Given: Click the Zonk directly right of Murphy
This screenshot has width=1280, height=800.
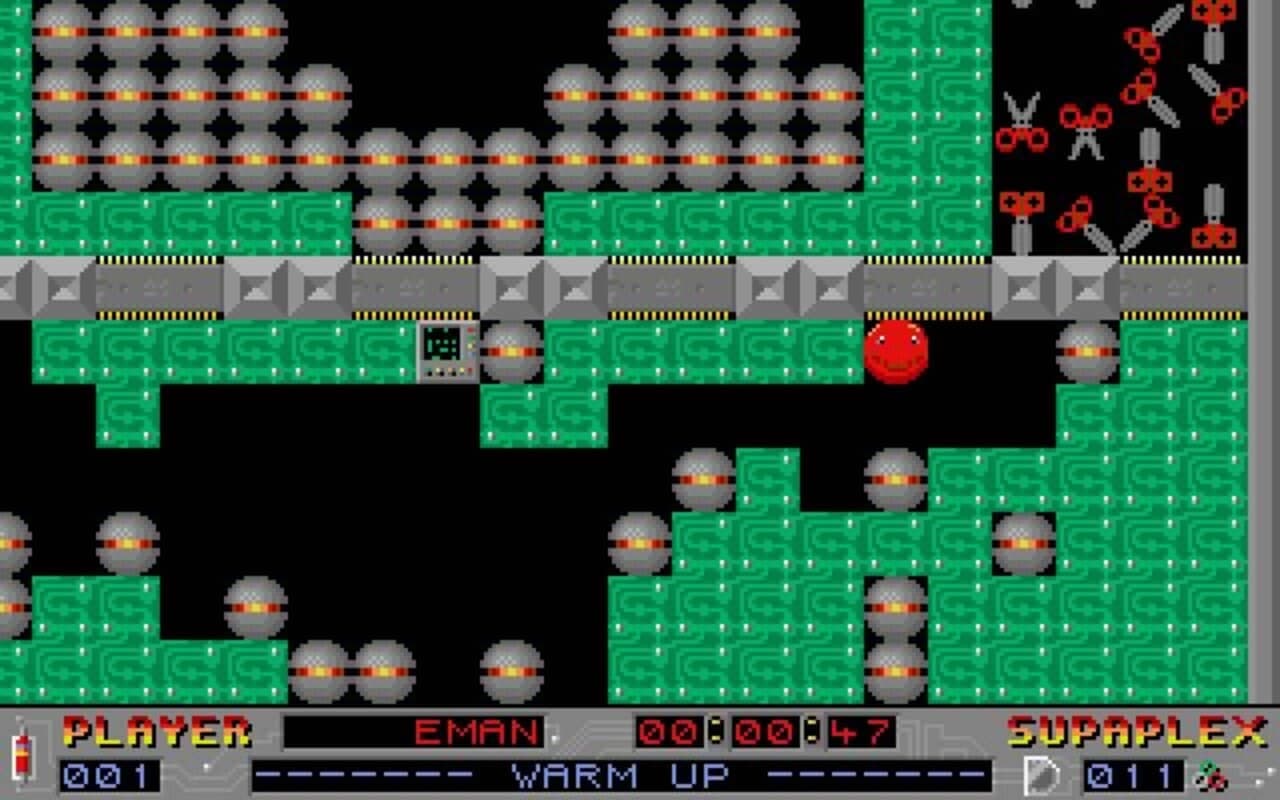Looking at the screenshot, I should coord(1088,352).
